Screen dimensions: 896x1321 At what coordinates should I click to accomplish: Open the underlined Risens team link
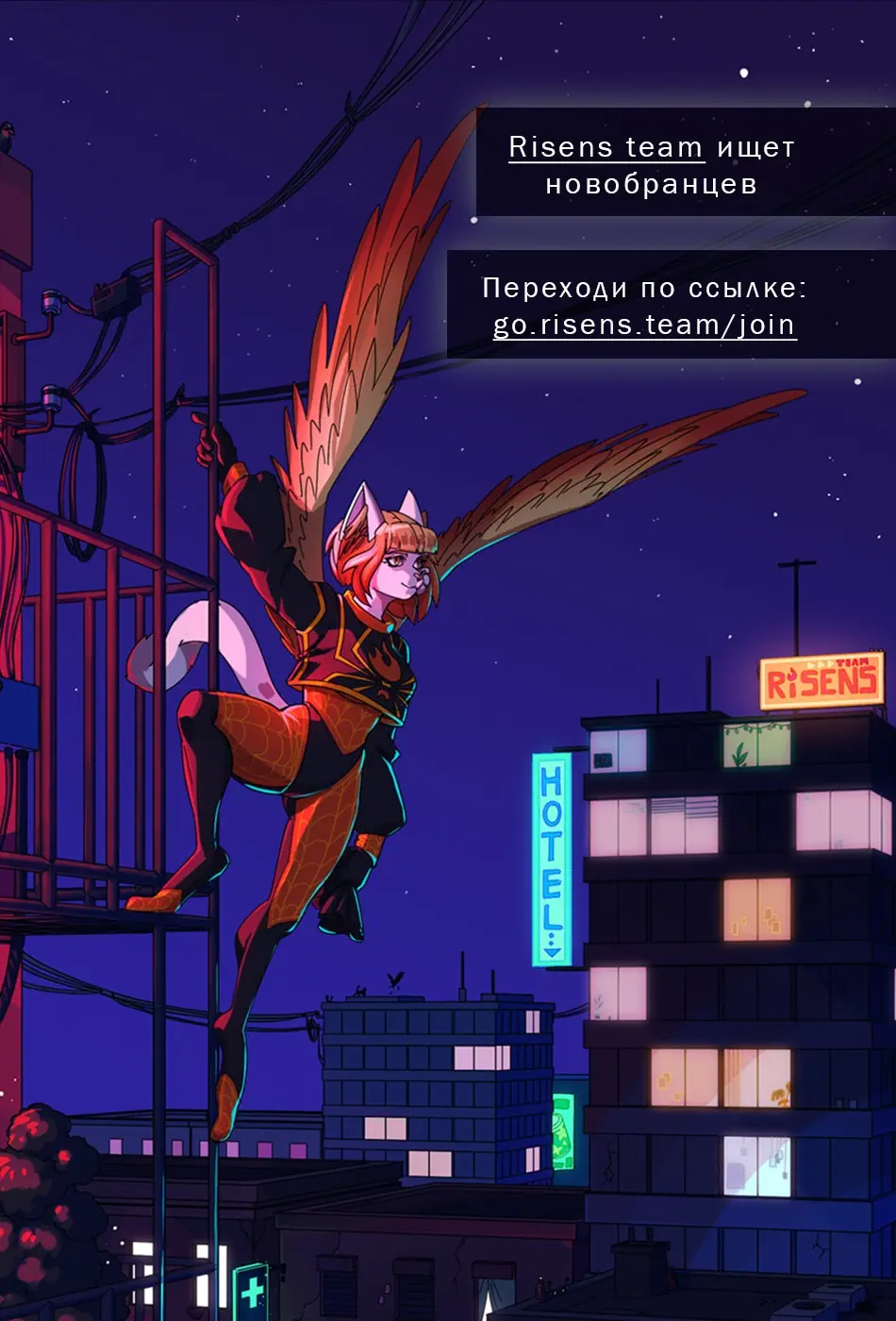[606, 148]
